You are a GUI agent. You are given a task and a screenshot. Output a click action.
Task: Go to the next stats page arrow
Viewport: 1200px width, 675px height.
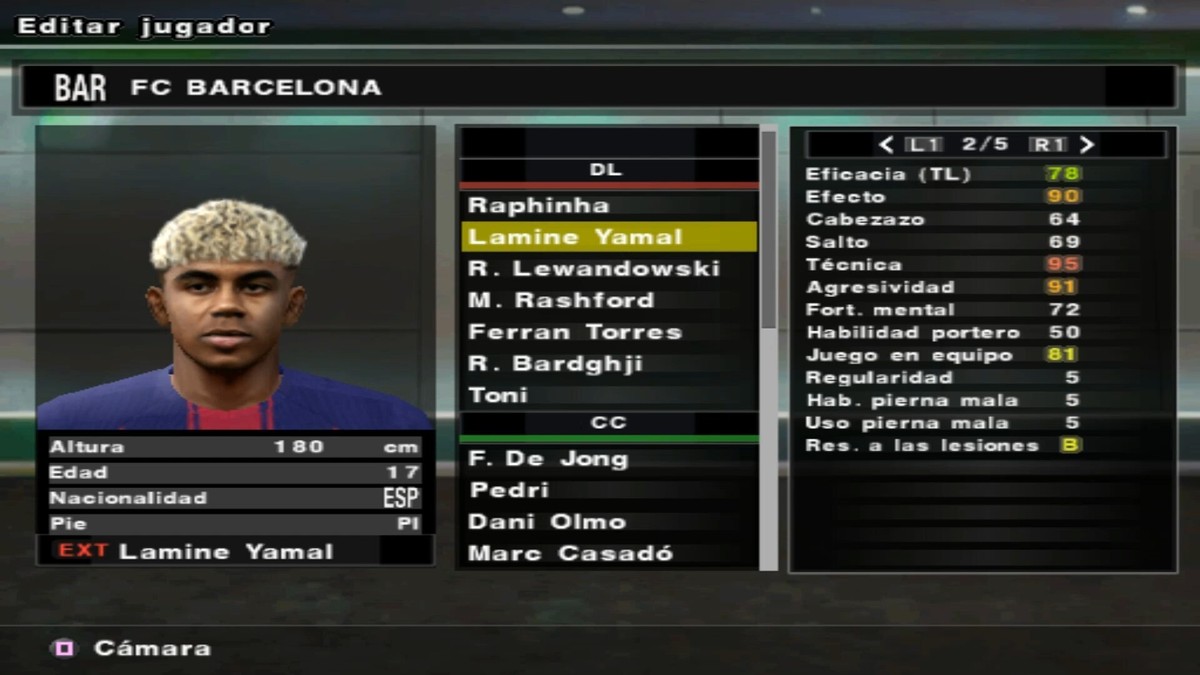1088,144
